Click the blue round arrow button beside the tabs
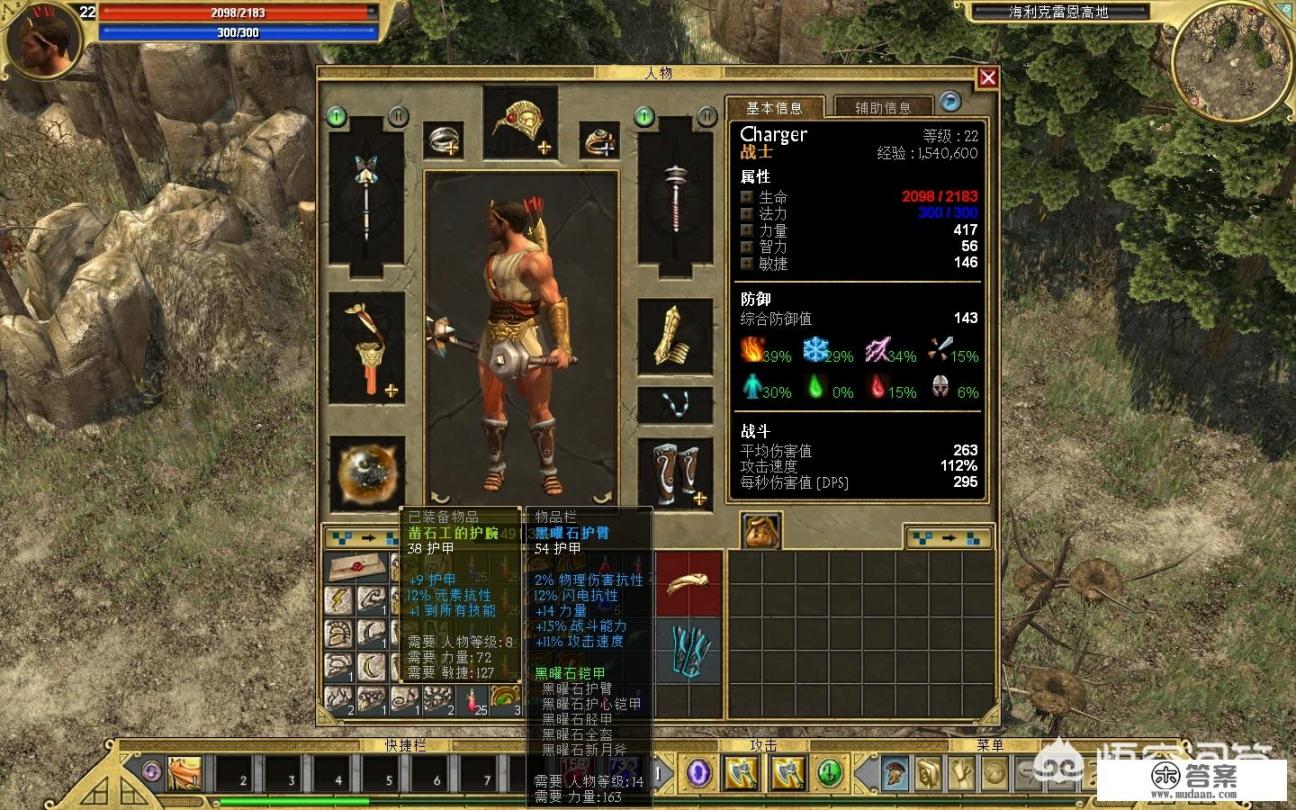Image resolution: width=1296 pixels, height=810 pixels. (x=949, y=102)
